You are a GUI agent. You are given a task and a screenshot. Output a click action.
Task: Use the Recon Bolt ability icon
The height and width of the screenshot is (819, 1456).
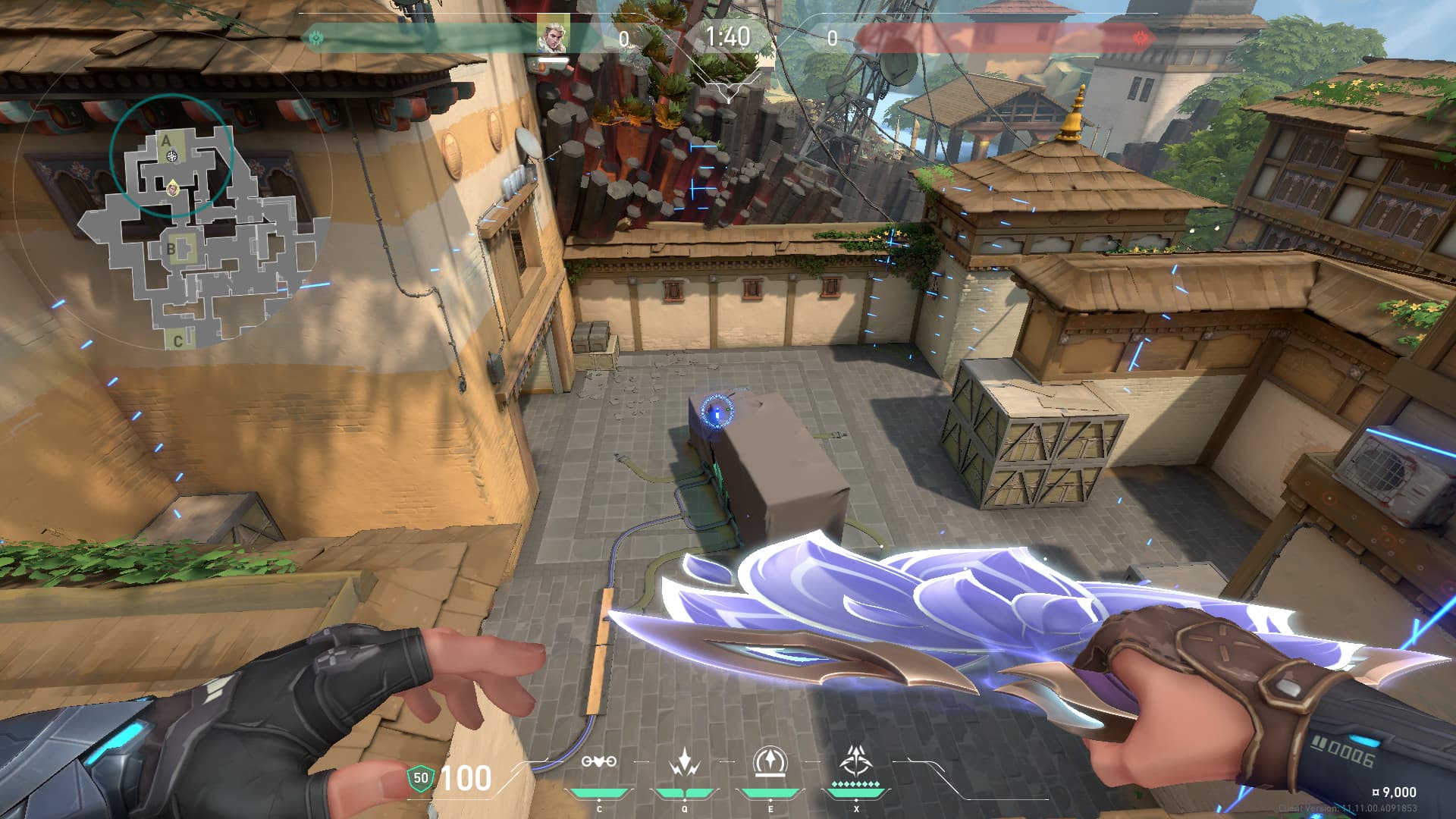pyautogui.click(x=770, y=761)
